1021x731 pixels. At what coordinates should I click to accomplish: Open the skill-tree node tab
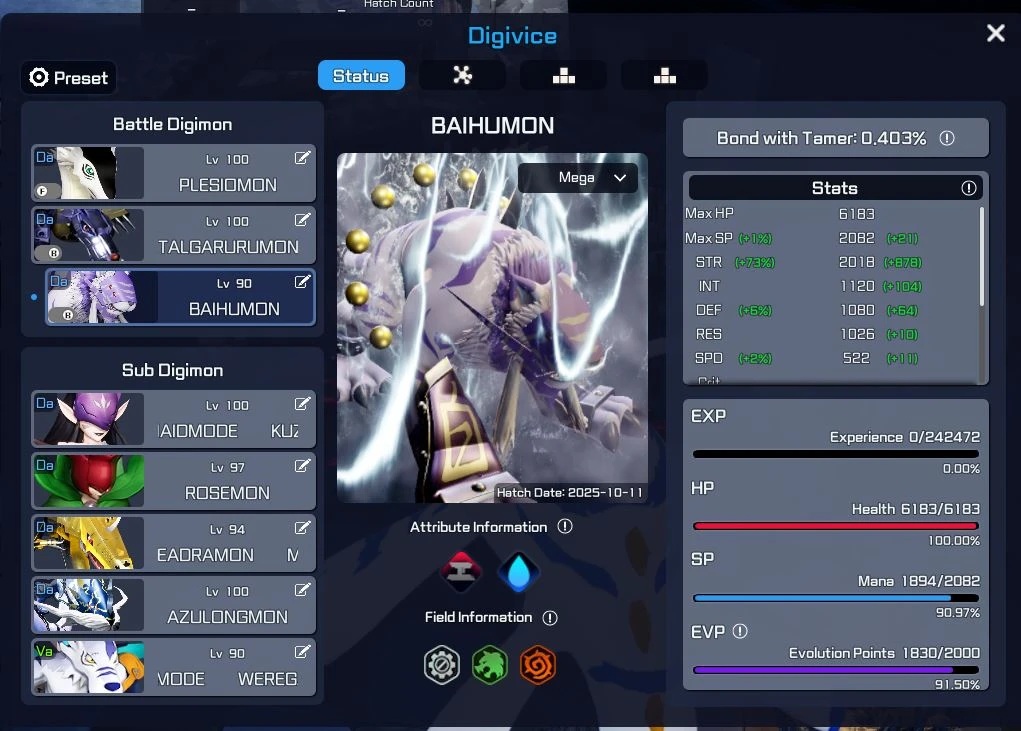[462, 76]
